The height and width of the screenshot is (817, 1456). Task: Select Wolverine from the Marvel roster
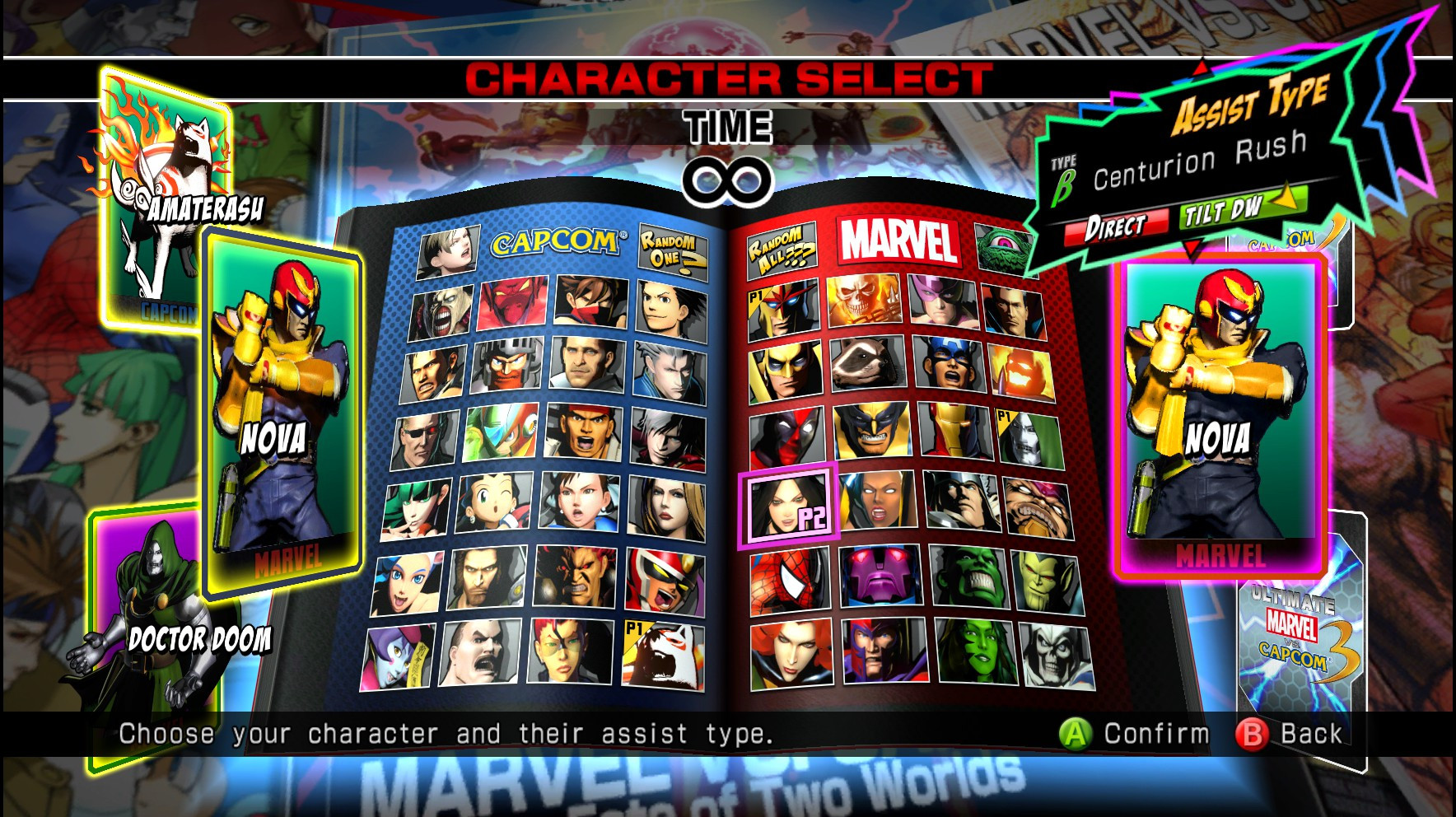871,434
